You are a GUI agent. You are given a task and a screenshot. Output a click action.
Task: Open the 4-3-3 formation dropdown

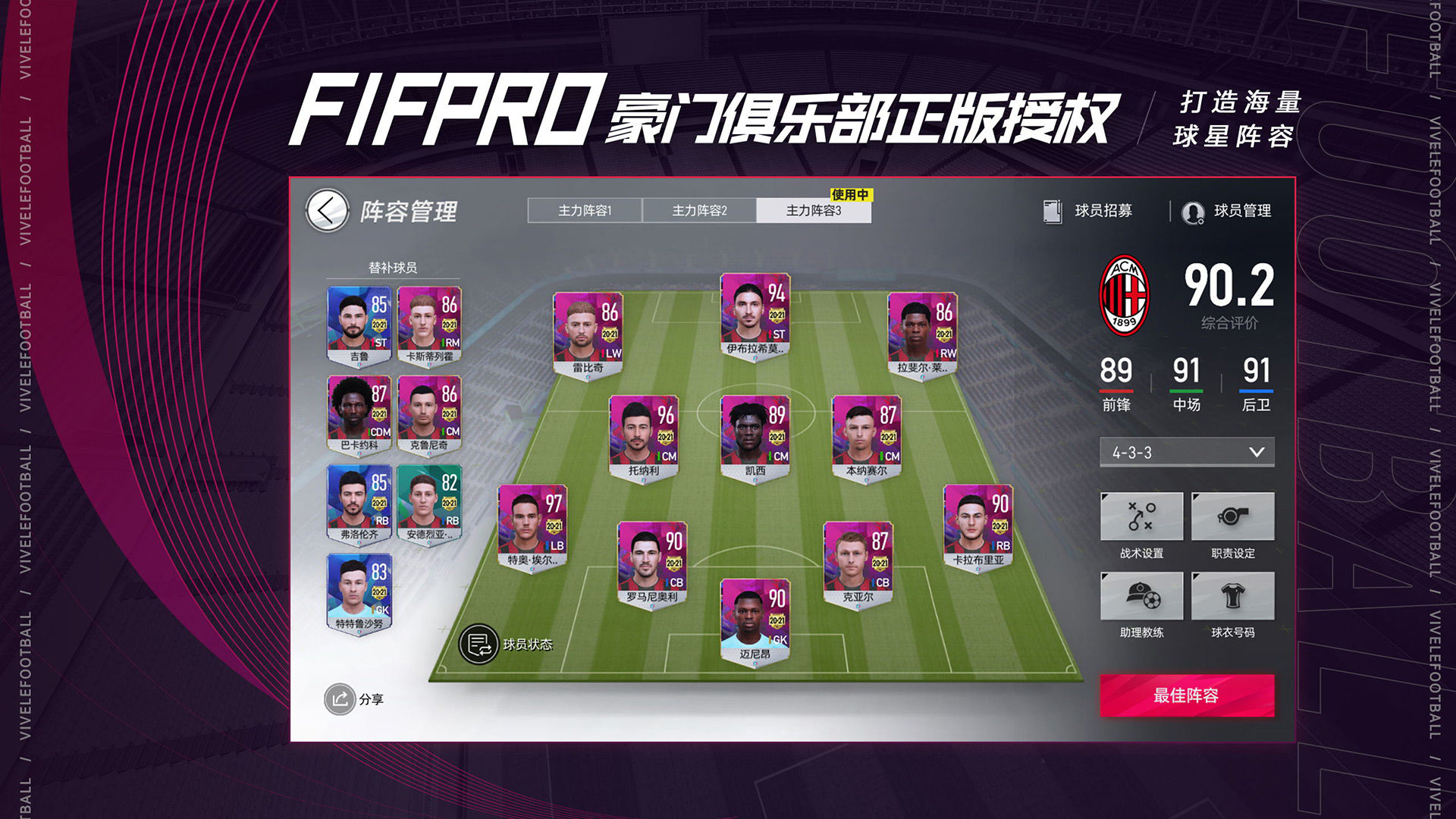[1187, 452]
